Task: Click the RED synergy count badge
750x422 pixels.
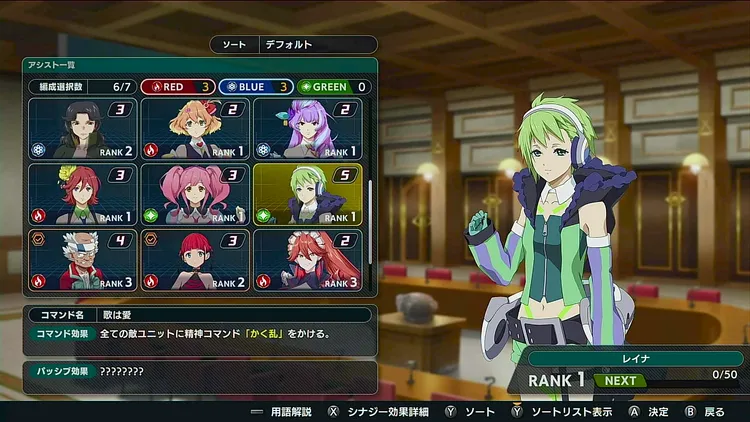Action: (x=177, y=87)
